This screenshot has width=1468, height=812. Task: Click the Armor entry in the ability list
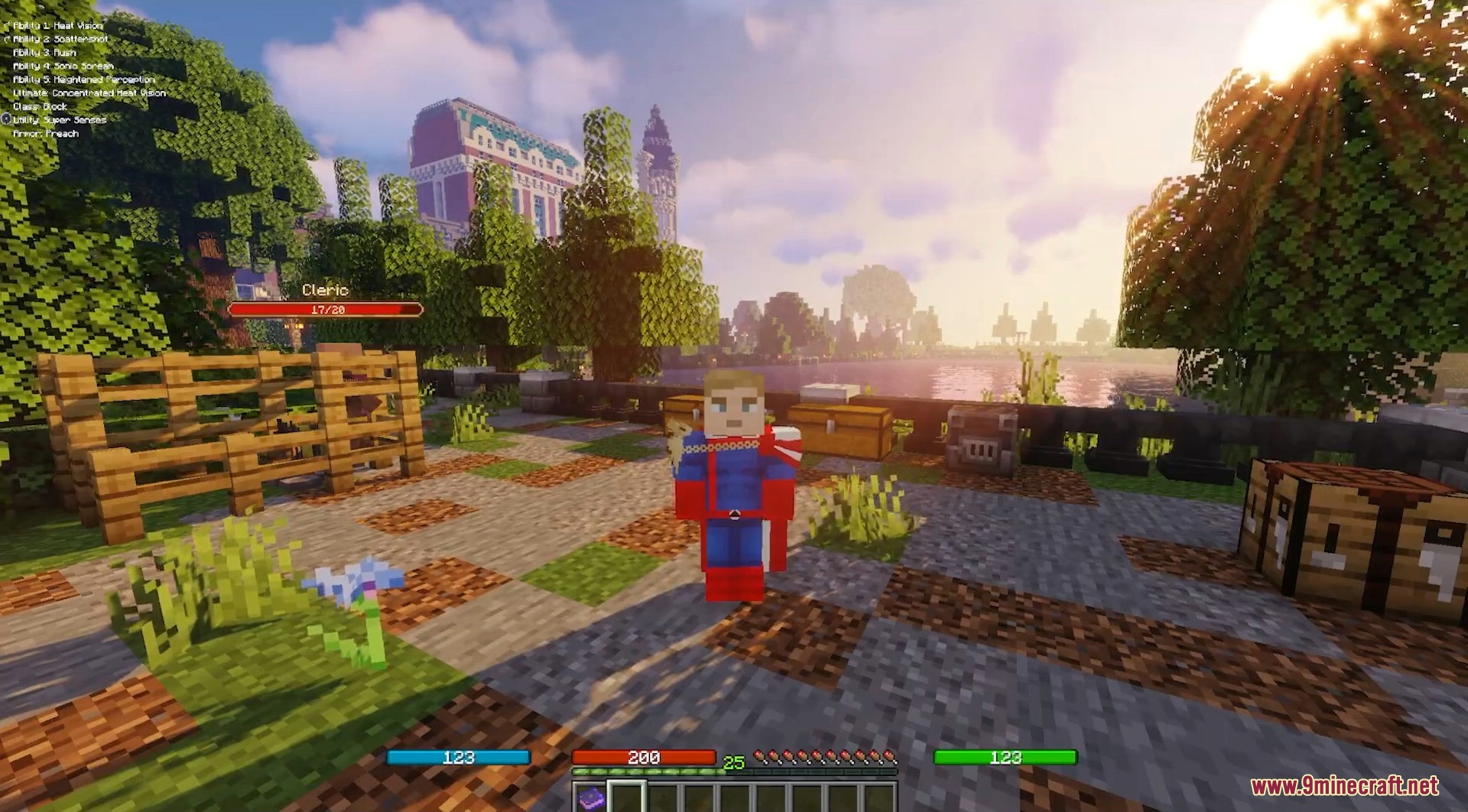coord(46,134)
